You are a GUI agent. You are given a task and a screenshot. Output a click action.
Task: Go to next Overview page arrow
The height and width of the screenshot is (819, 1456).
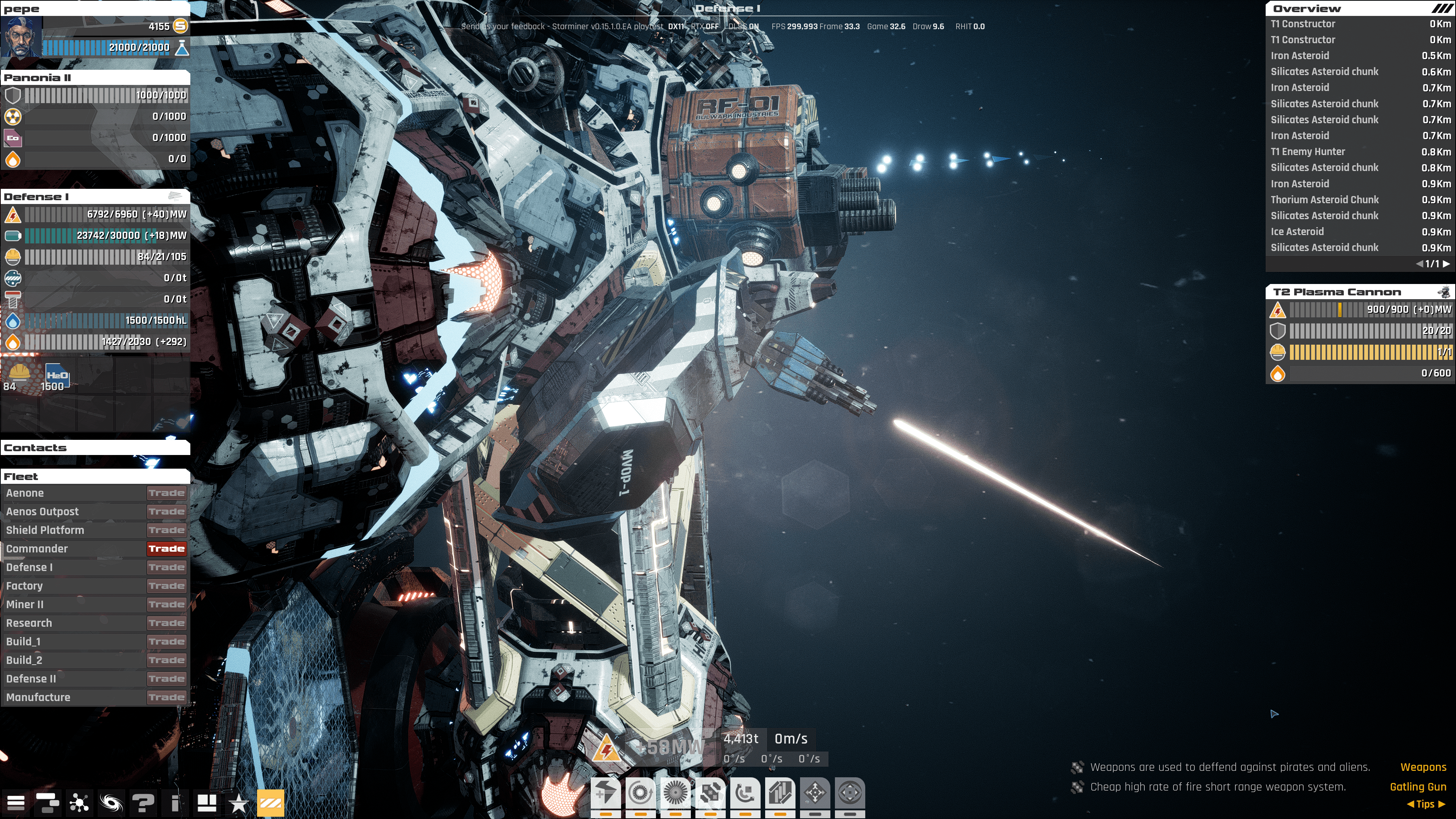1447,264
